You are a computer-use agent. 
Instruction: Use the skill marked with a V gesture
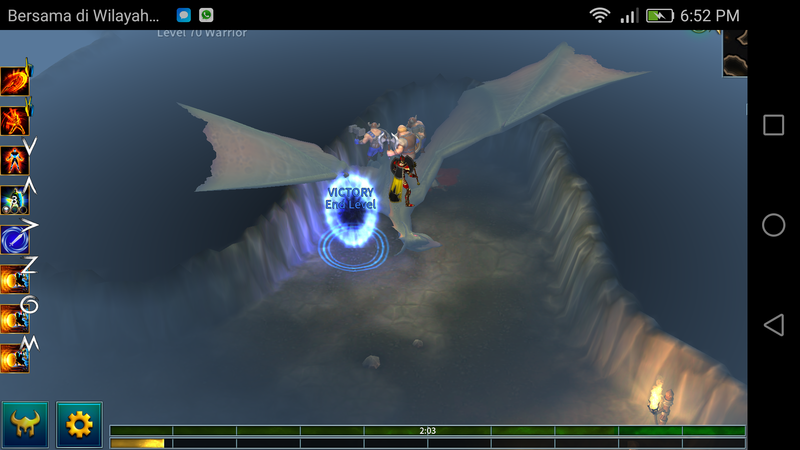click(x=15, y=160)
